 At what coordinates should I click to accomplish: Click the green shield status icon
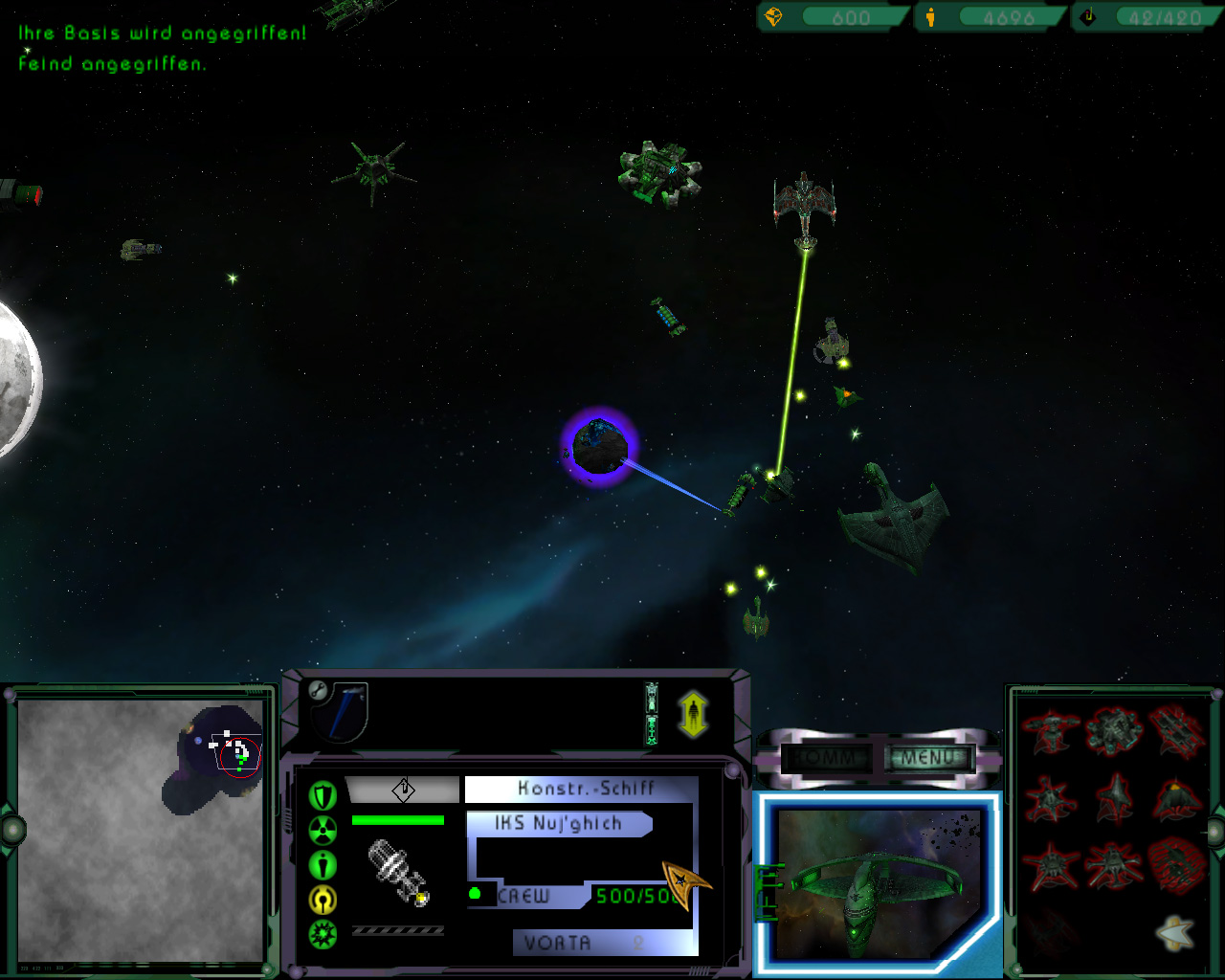(x=323, y=795)
